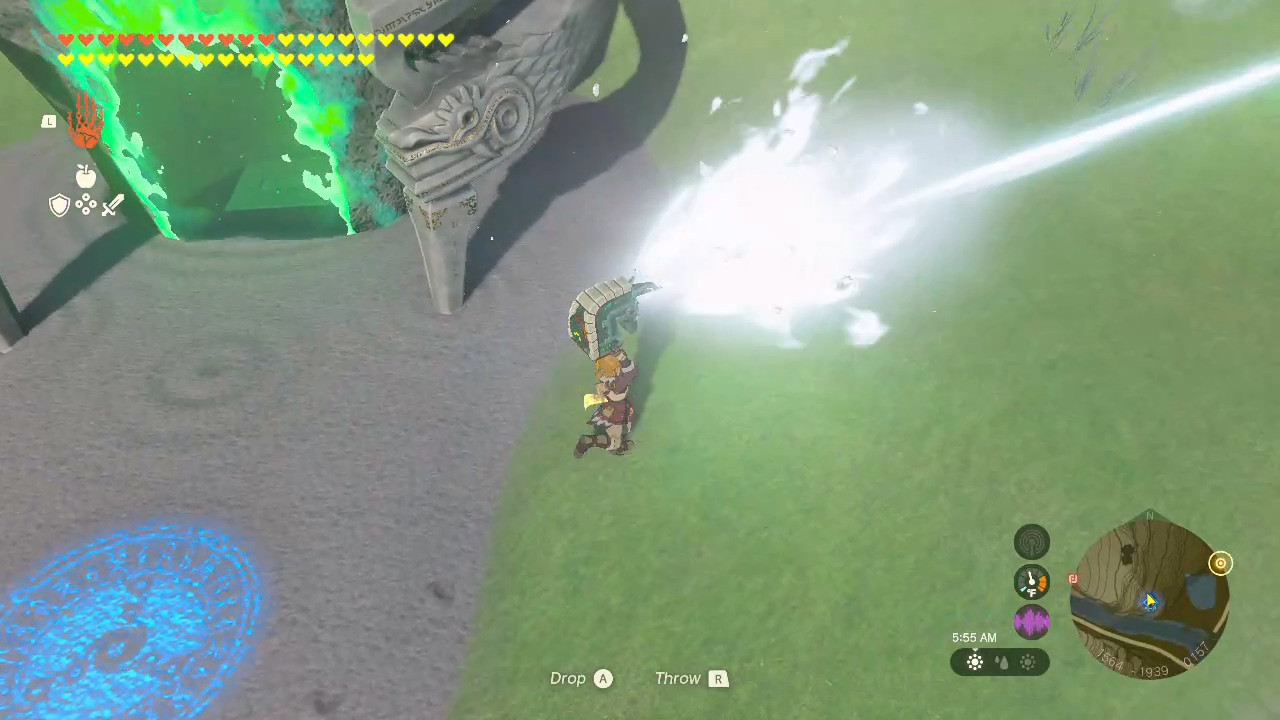This screenshot has height=720, width=1280.
Task: Click the temperature gauge thermometer icon
Action: (1031, 580)
